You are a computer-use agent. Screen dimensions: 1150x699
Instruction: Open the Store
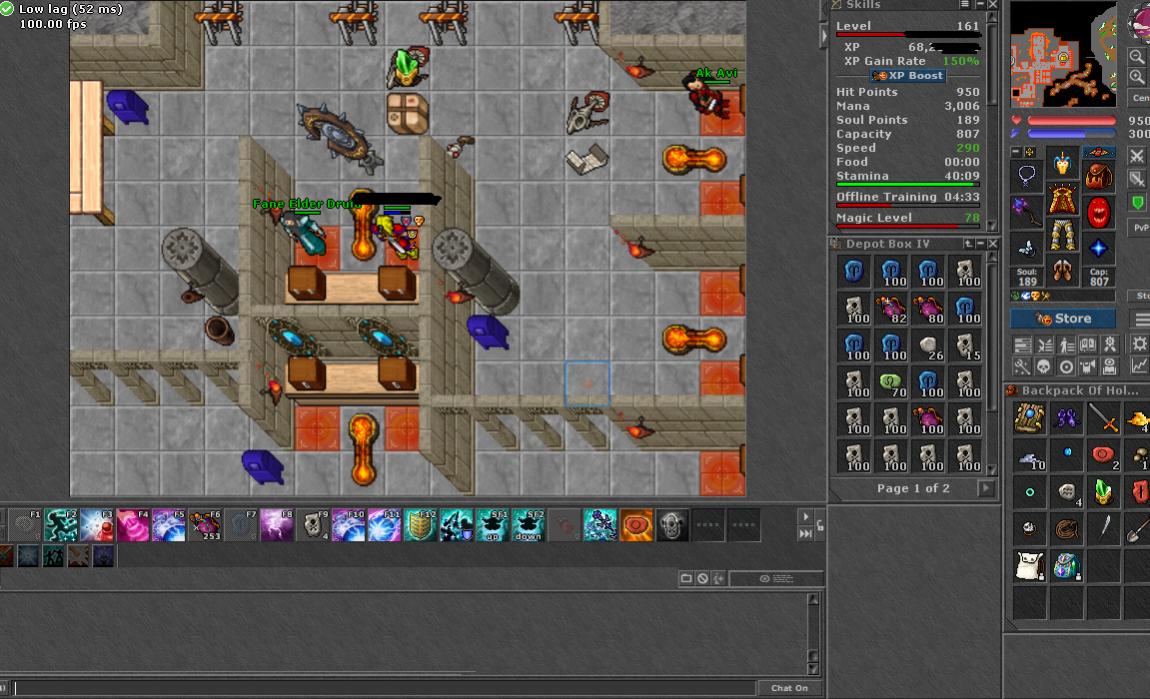(x=1062, y=319)
